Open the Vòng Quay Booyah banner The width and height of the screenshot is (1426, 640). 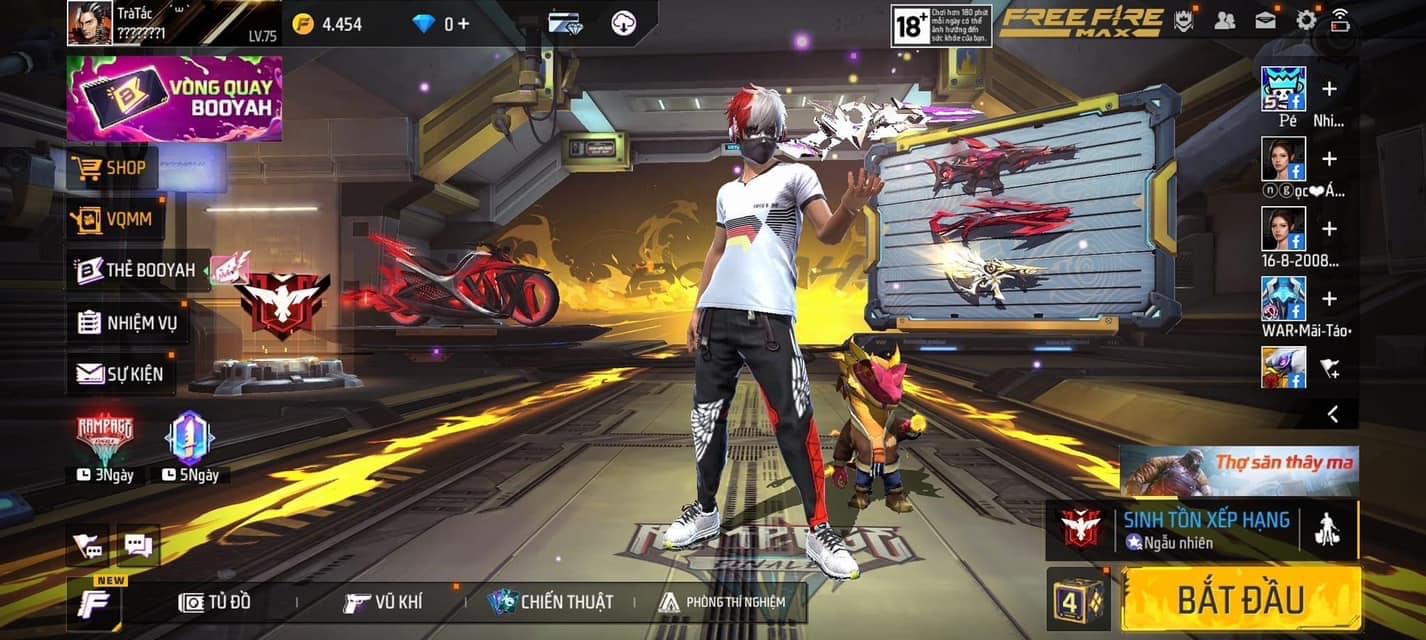coord(174,98)
